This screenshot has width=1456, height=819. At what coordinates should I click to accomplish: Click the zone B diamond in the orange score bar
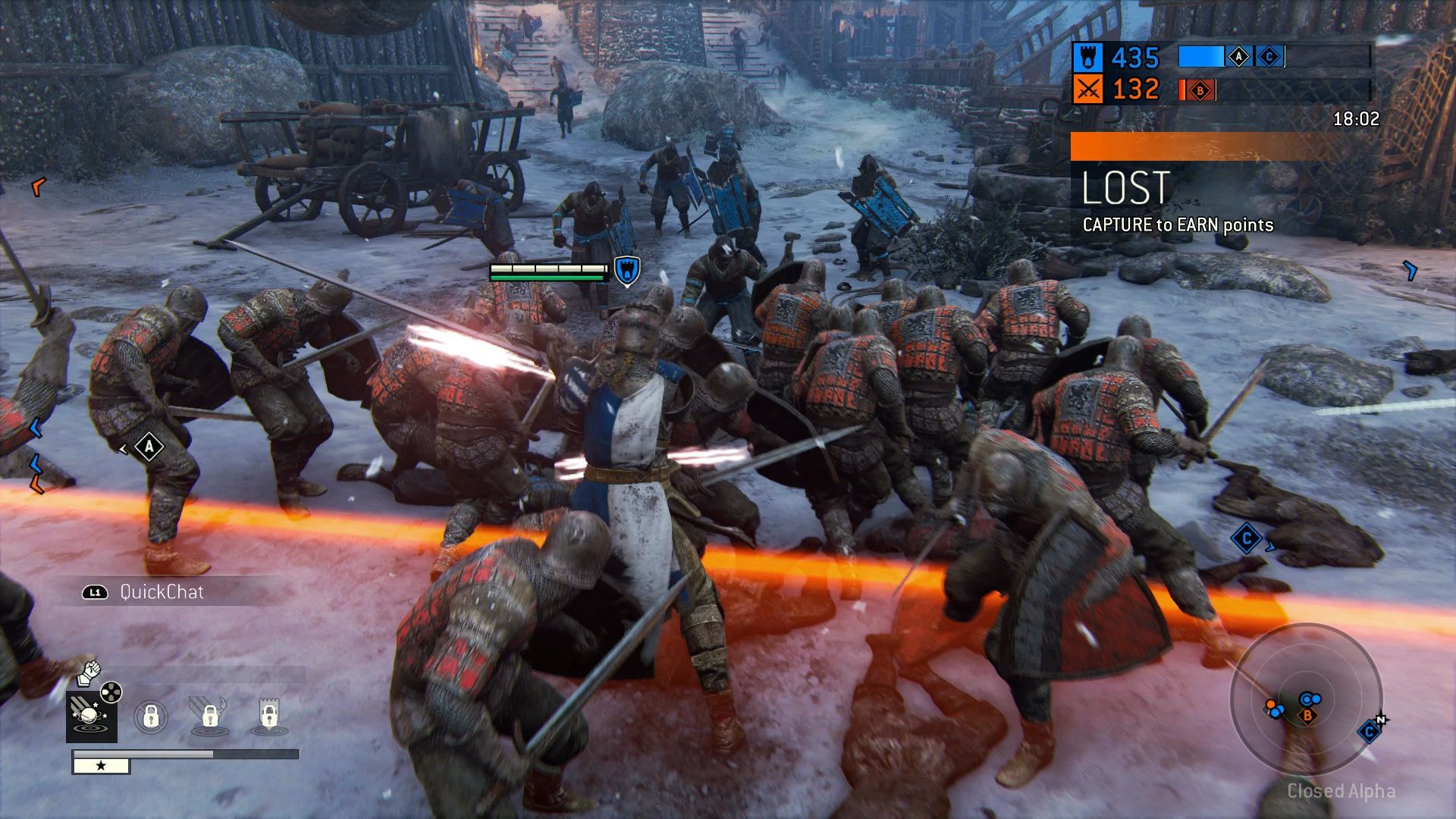pyautogui.click(x=1200, y=91)
